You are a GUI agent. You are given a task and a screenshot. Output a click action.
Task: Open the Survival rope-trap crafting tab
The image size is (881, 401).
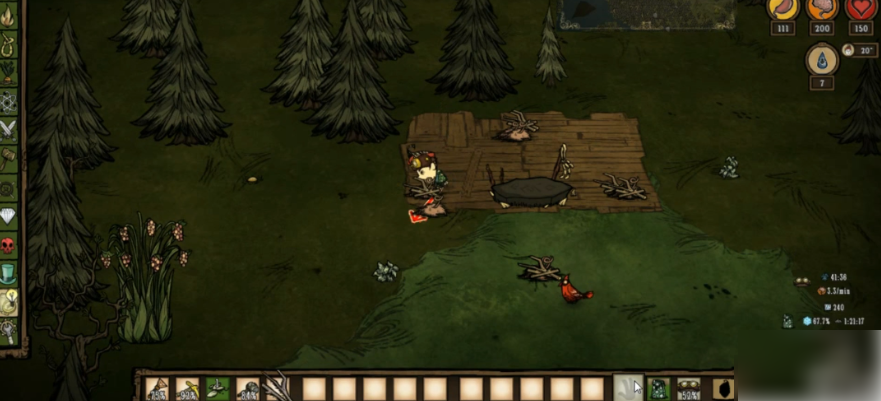pyautogui.click(x=9, y=44)
